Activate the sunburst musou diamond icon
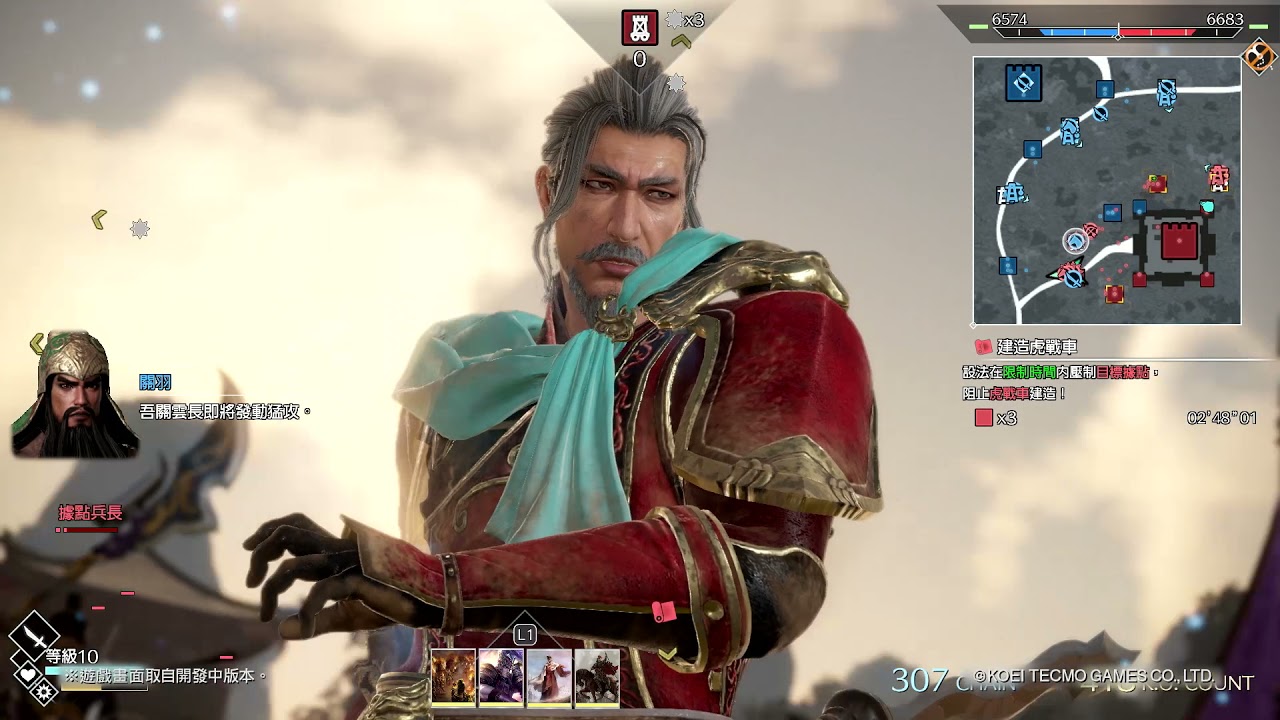 pos(44,691)
